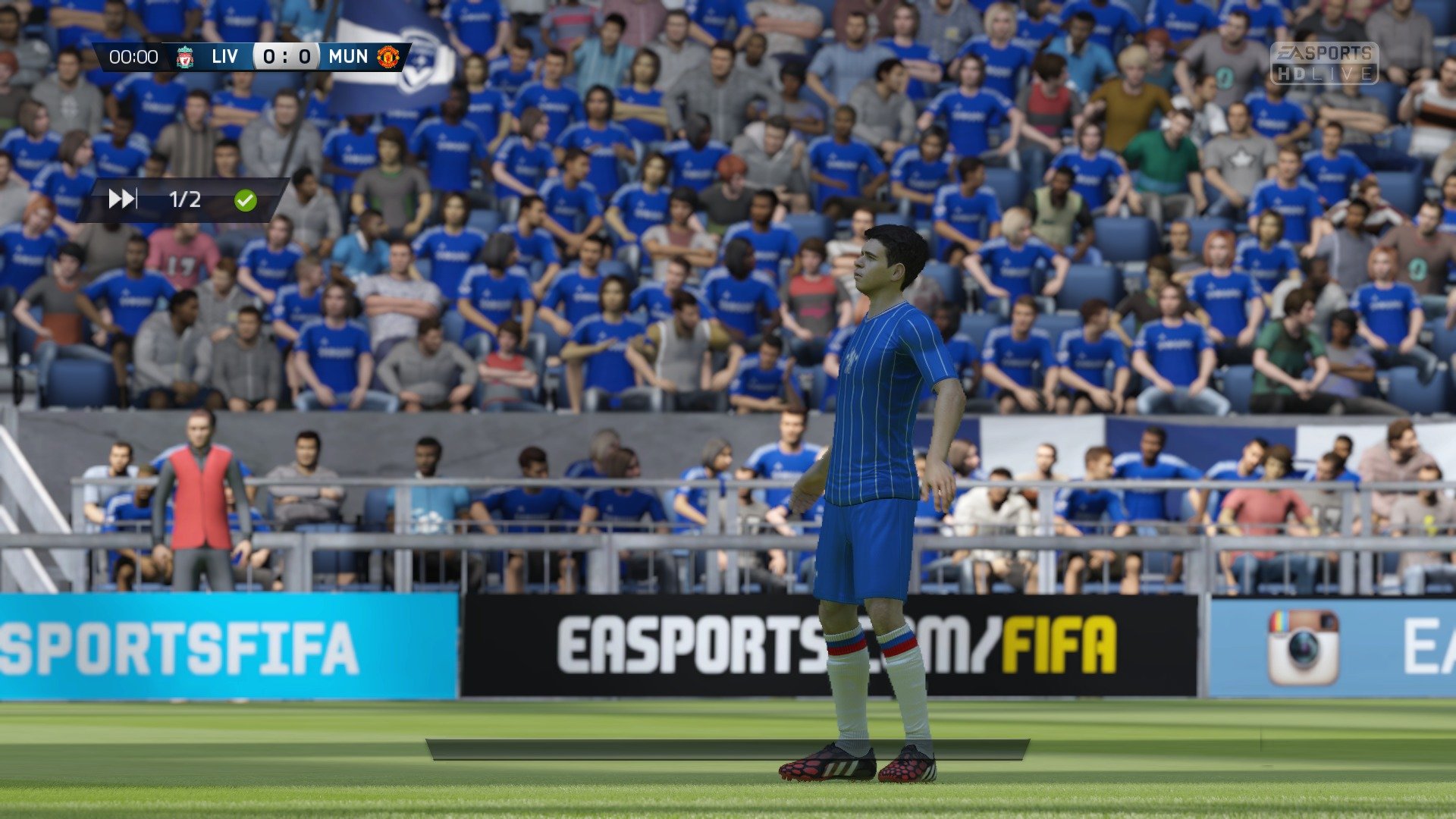The image size is (1456, 819).
Task: Click the green checkmark confirmation icon
Action: pos(244,201)
